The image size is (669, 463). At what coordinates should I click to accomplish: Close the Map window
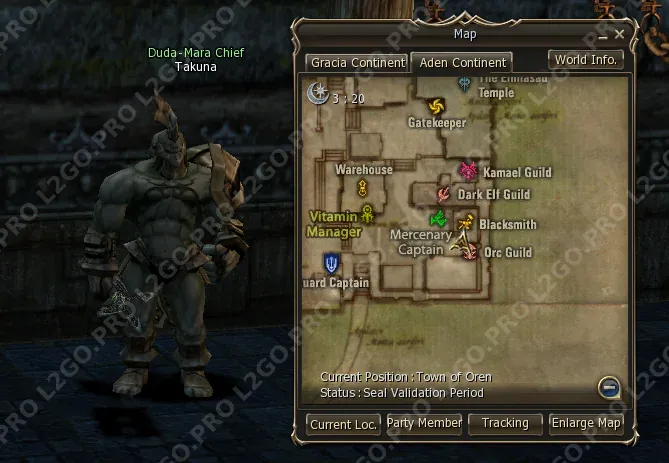[x=620, y=34]
